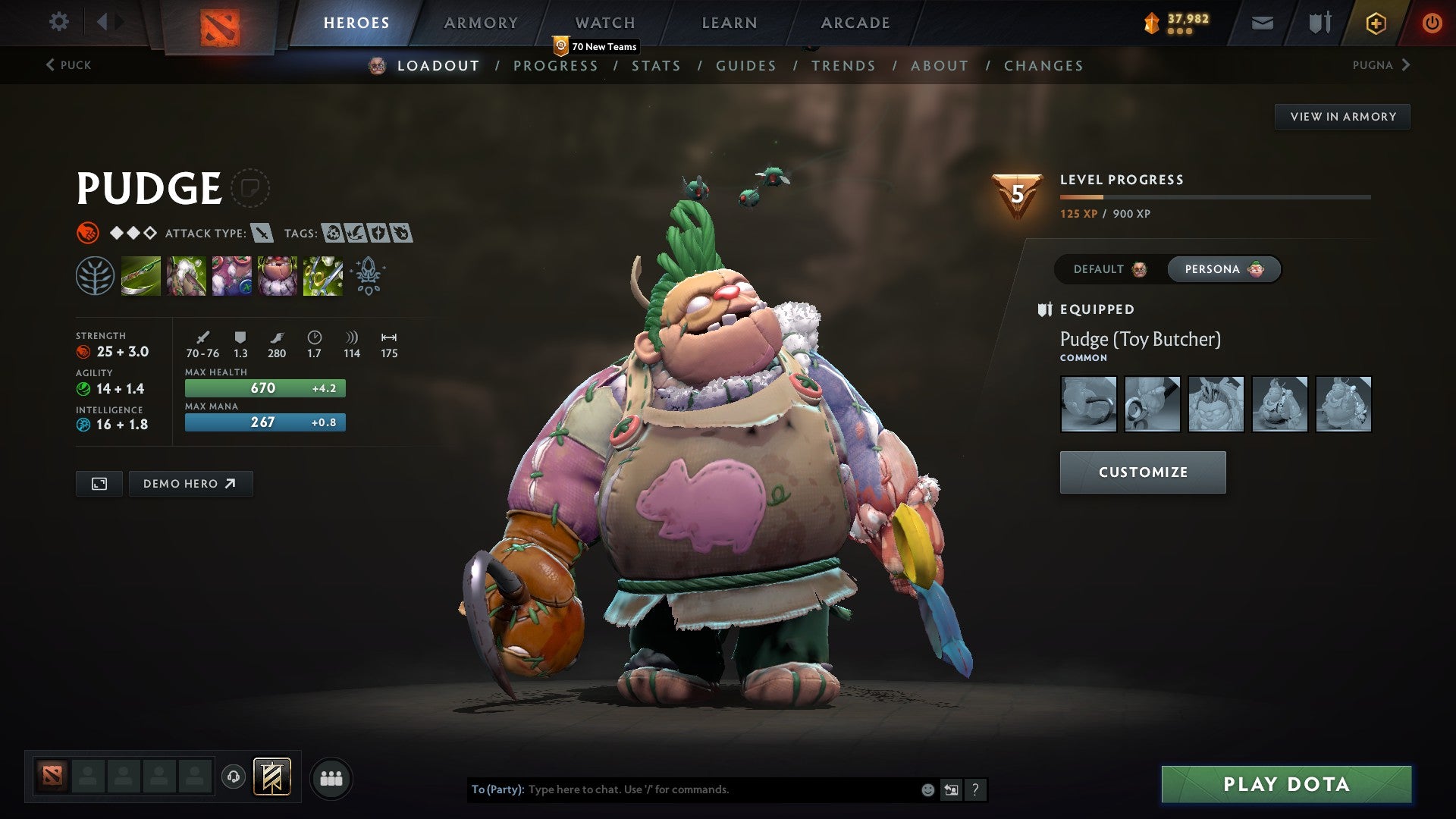The height and width of the screenshot is (819, 1456).
Task: View the Stats section
Action: pos(656,66)
